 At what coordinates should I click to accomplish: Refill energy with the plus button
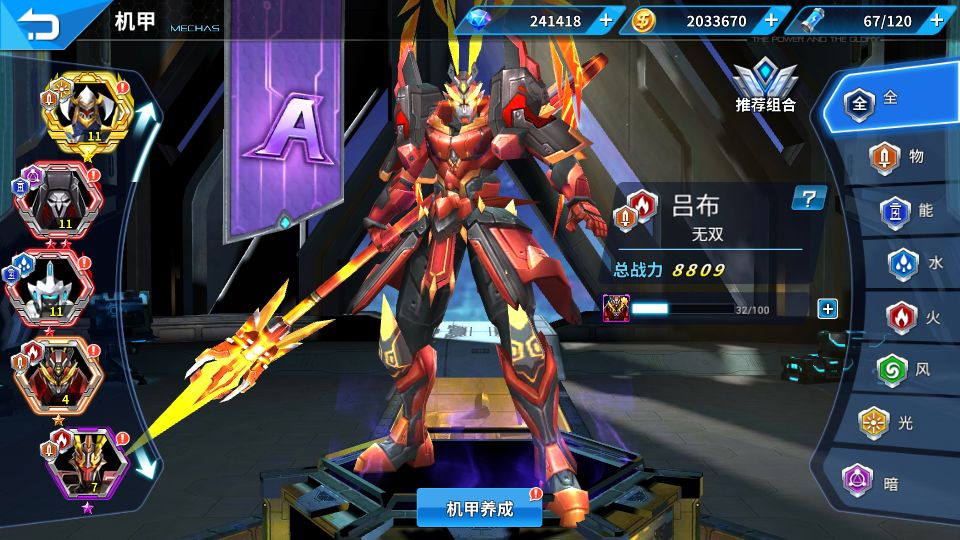click(936, 20)
